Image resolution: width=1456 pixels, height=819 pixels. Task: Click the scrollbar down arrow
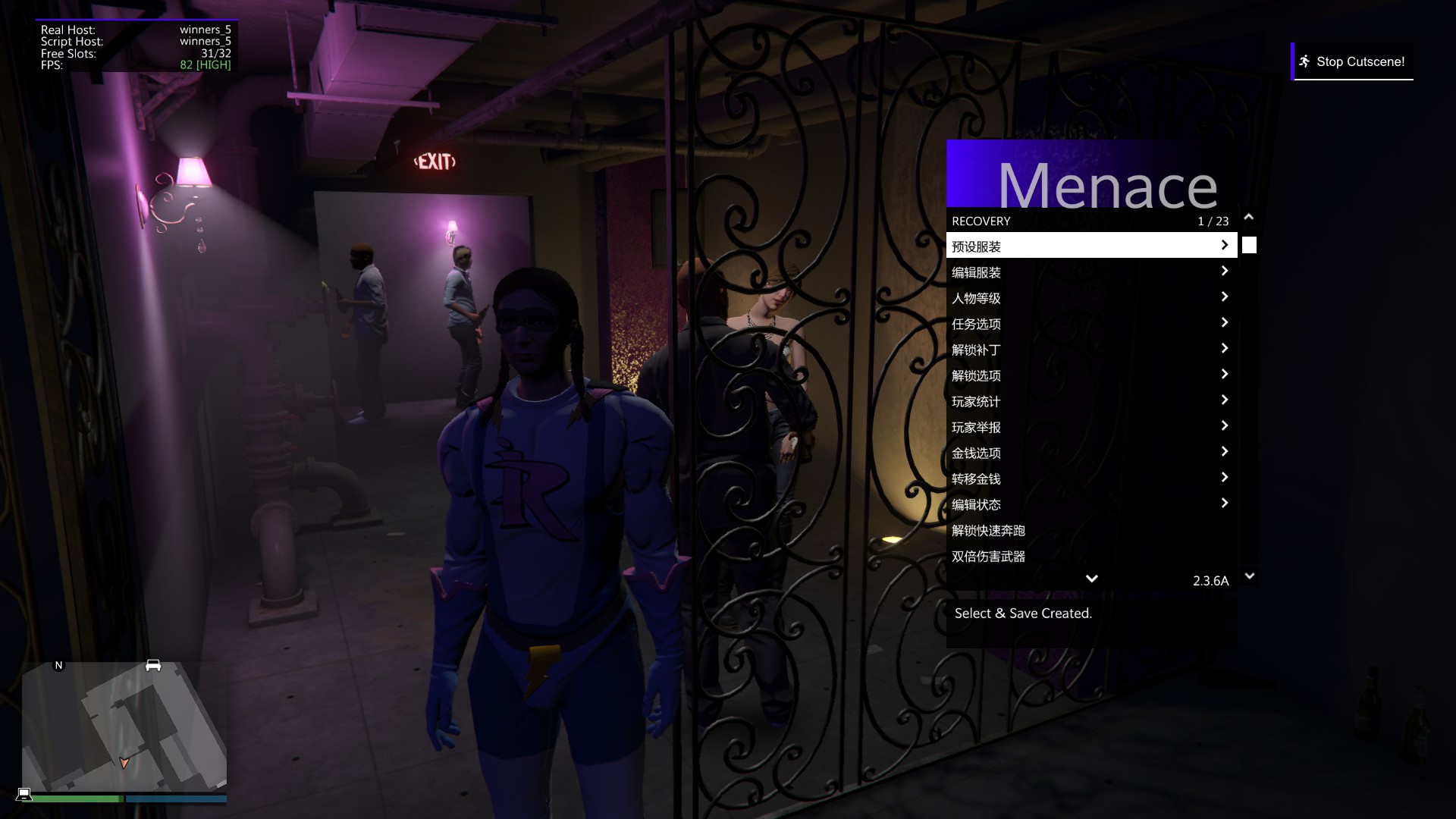(1250, 576)
